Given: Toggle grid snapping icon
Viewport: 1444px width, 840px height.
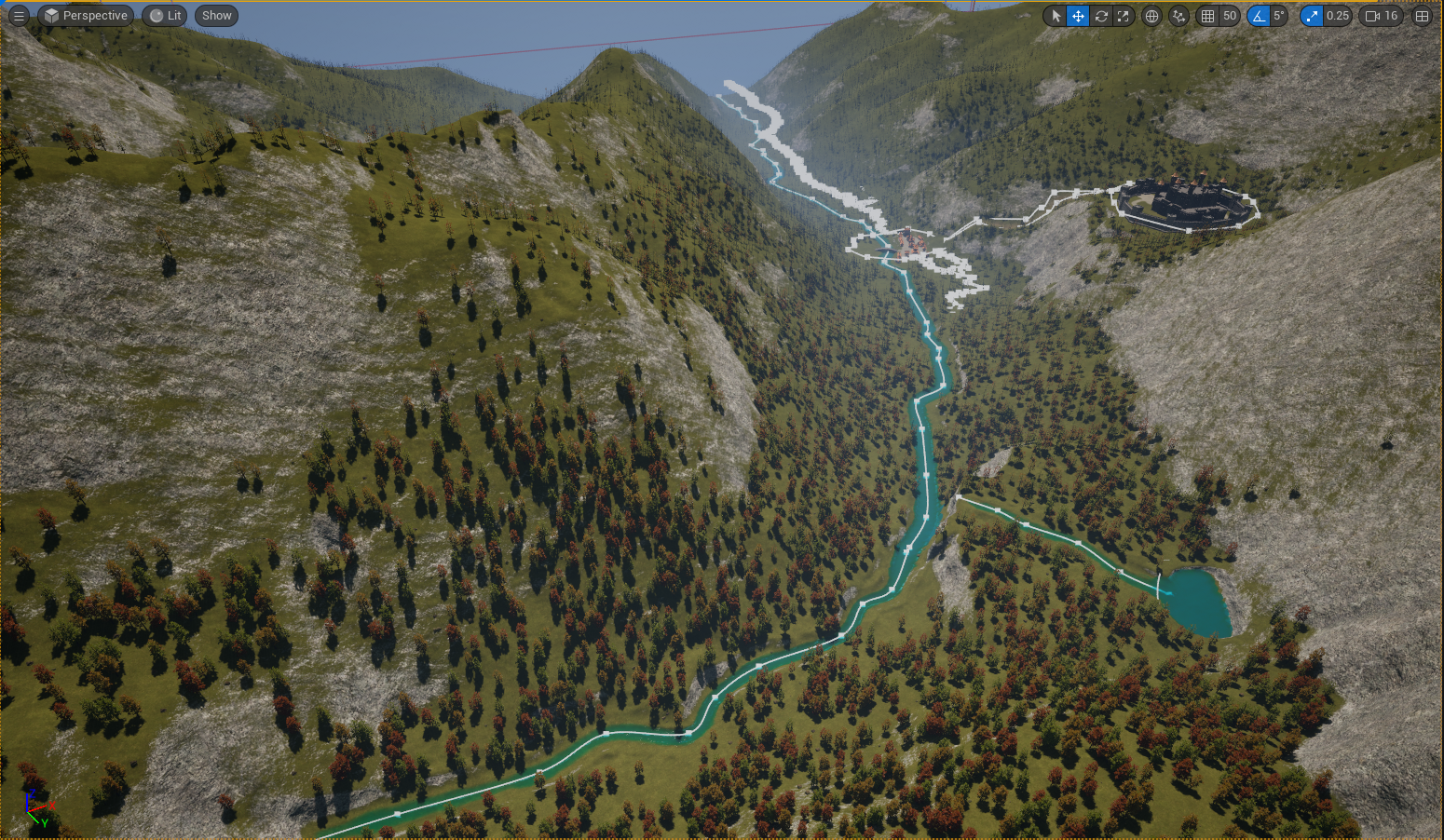Looking at the screenshot, I should 1208,16.
